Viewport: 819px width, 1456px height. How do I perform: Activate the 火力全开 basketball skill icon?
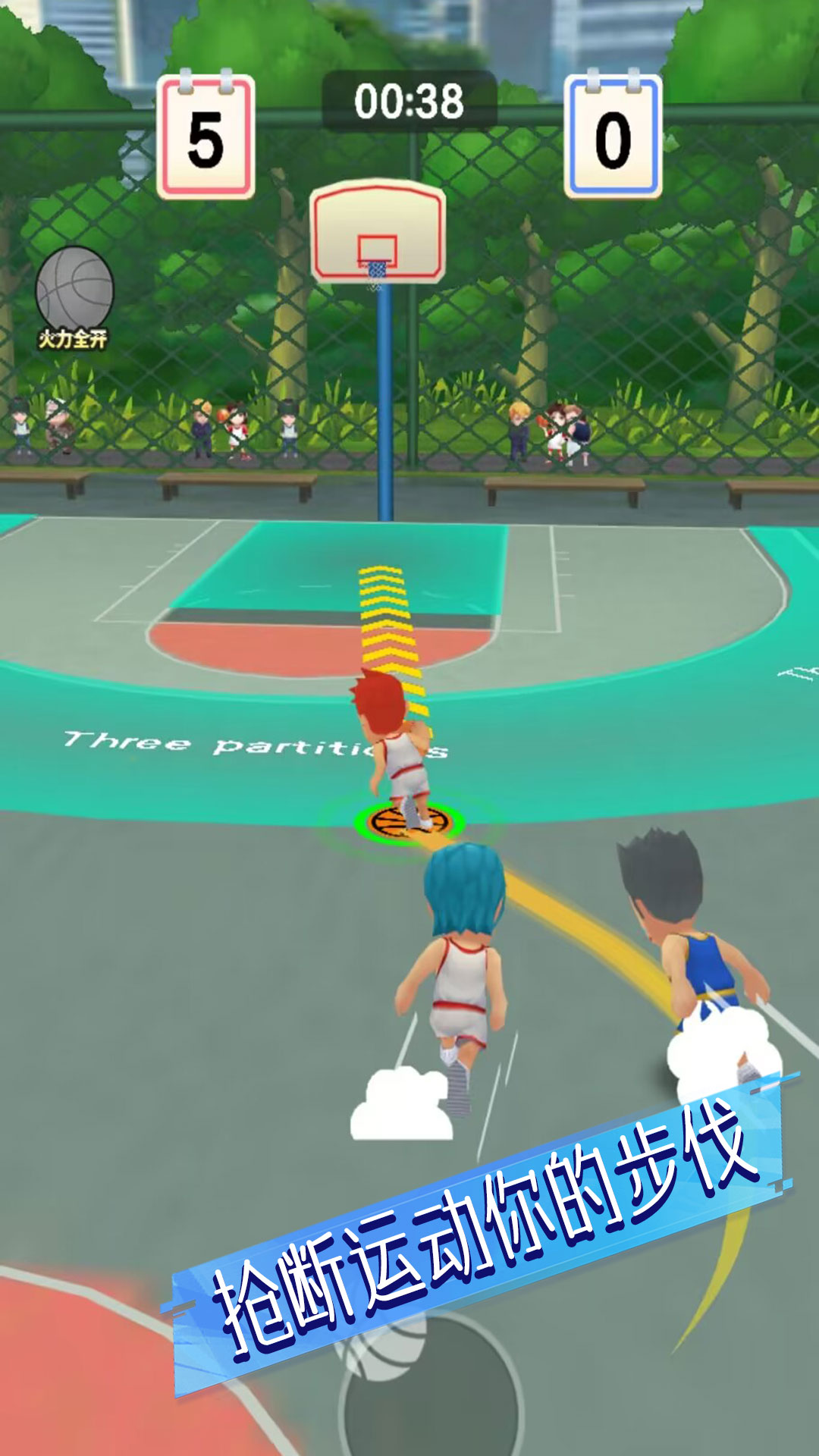point(74,295)
